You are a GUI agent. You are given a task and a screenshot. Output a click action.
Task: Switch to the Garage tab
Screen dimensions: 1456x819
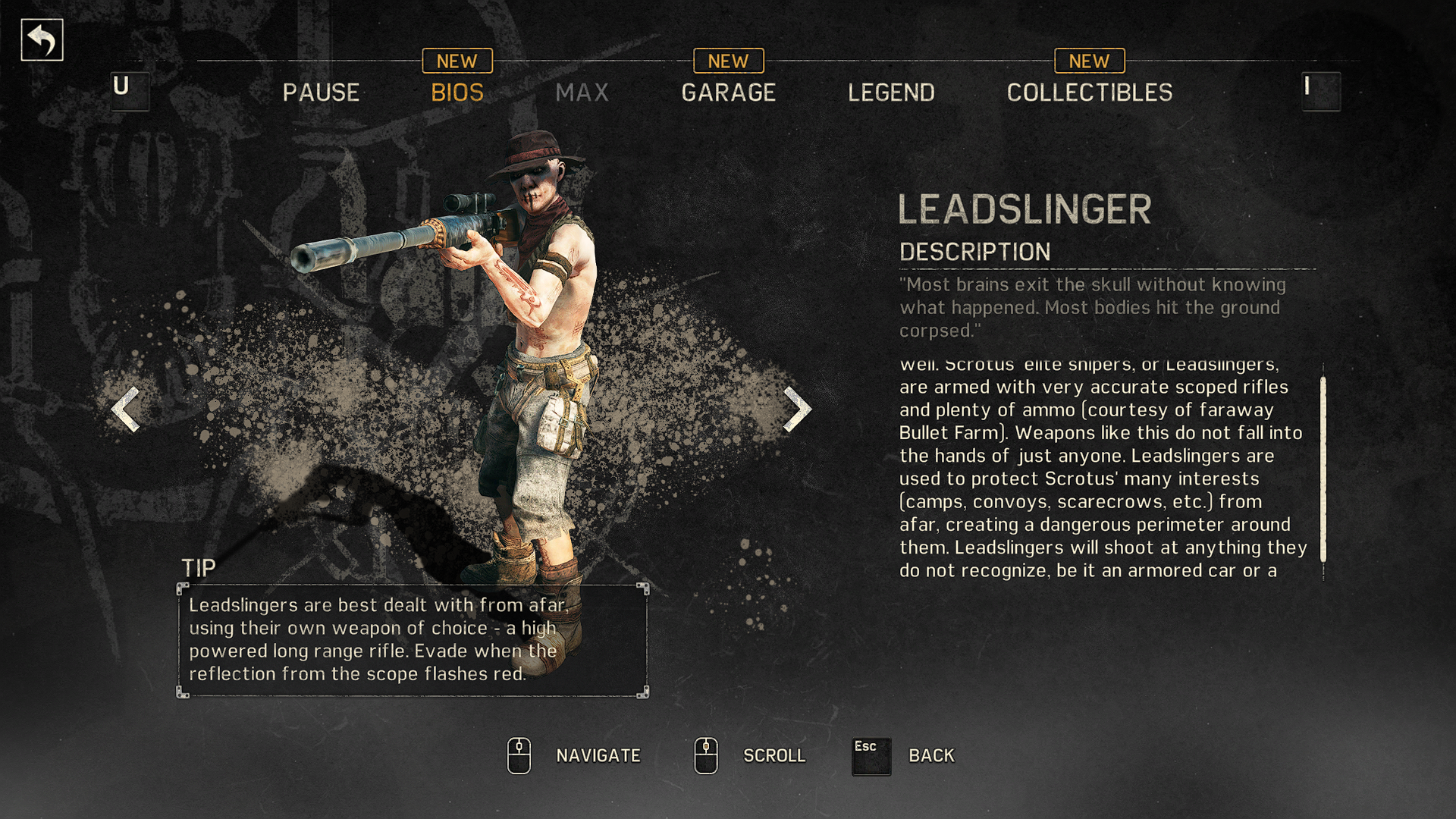tap(728, 93)
